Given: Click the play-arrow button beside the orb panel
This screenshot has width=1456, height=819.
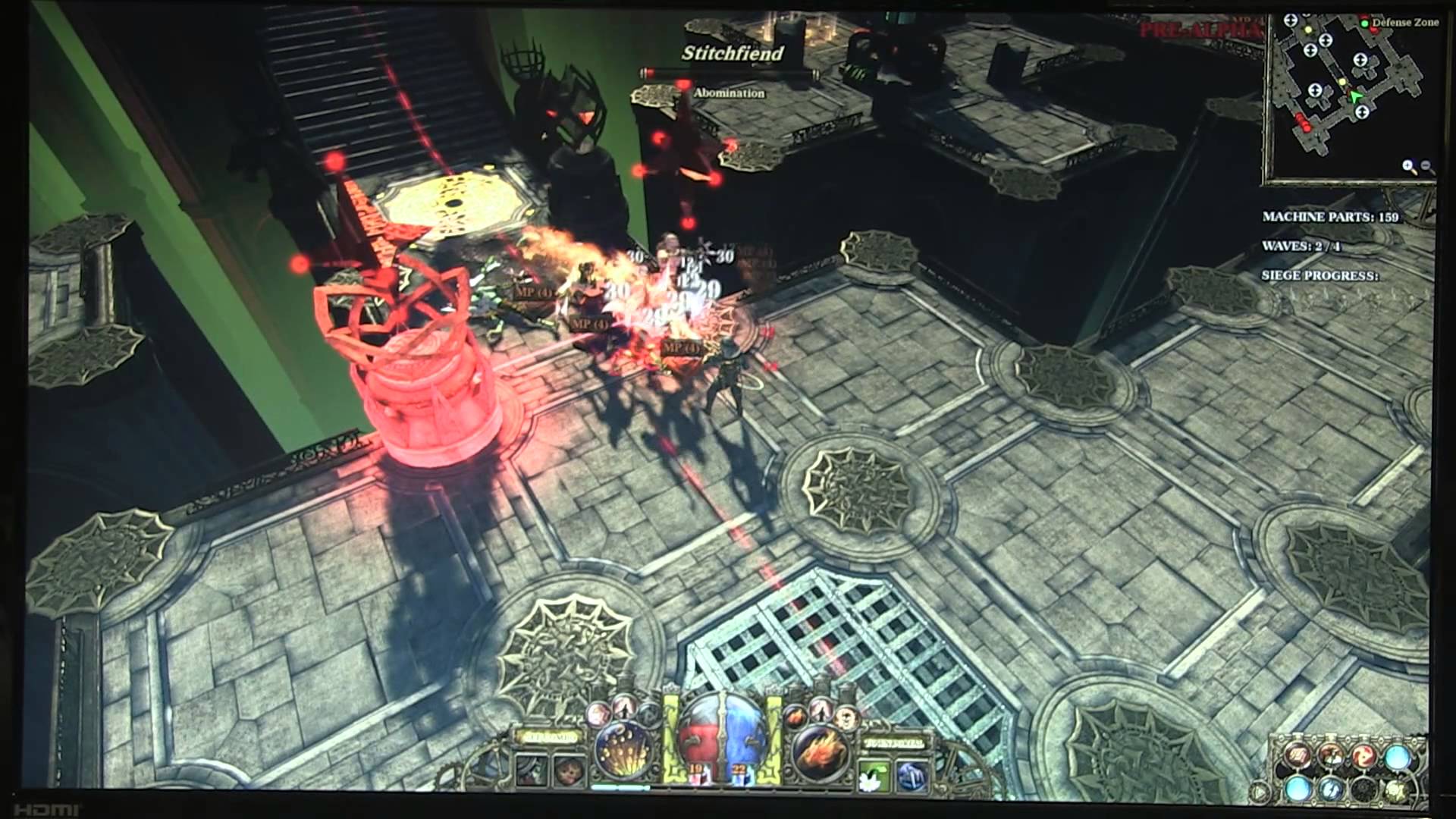Looking at the screenshot, I should tap(1260, 792).
